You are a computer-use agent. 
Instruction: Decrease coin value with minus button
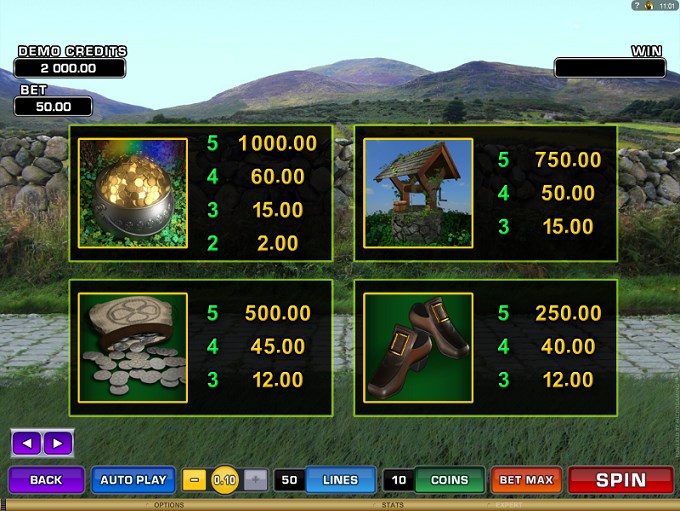(x=195, y=480)
